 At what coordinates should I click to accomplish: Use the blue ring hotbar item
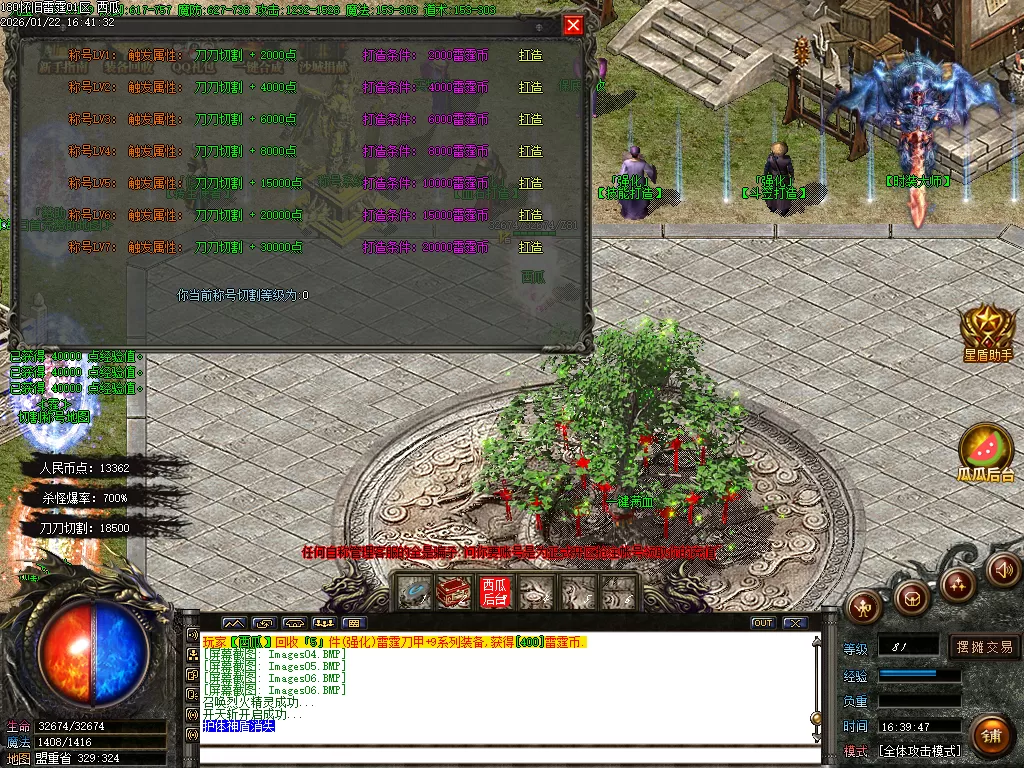pos(414,592)
